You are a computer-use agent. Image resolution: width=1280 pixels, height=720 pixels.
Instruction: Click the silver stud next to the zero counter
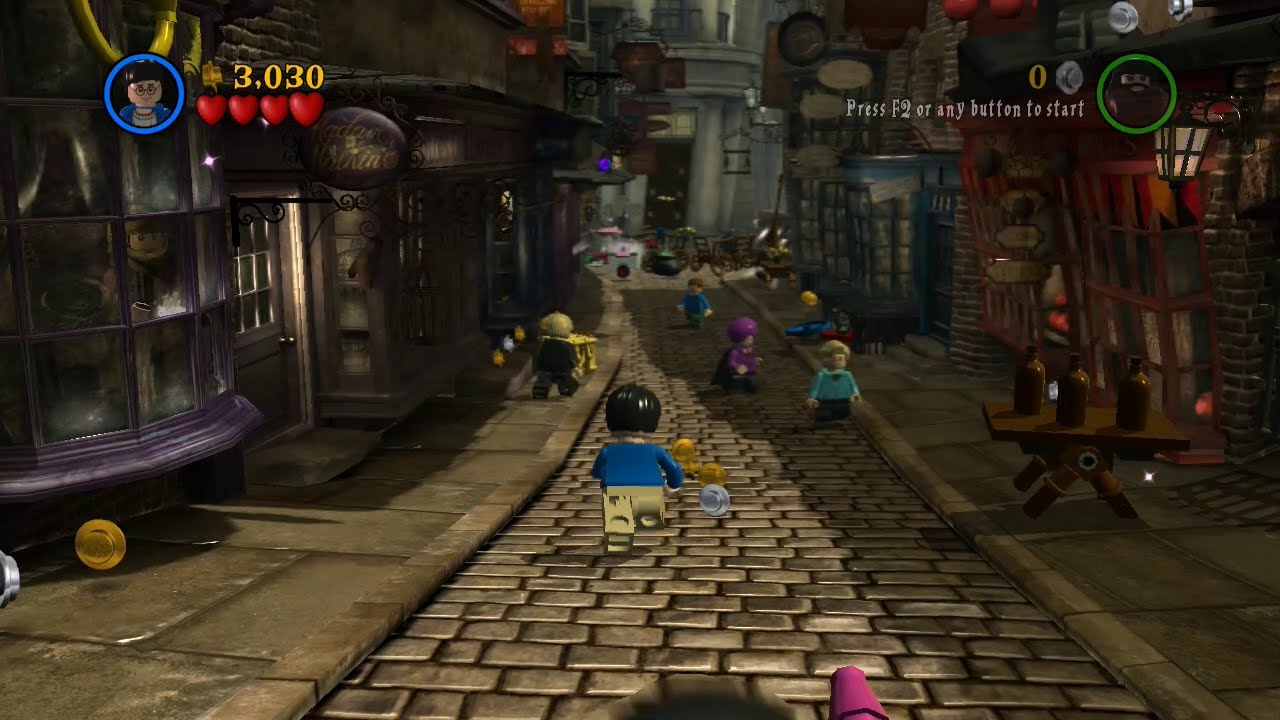coord(1066,75)
